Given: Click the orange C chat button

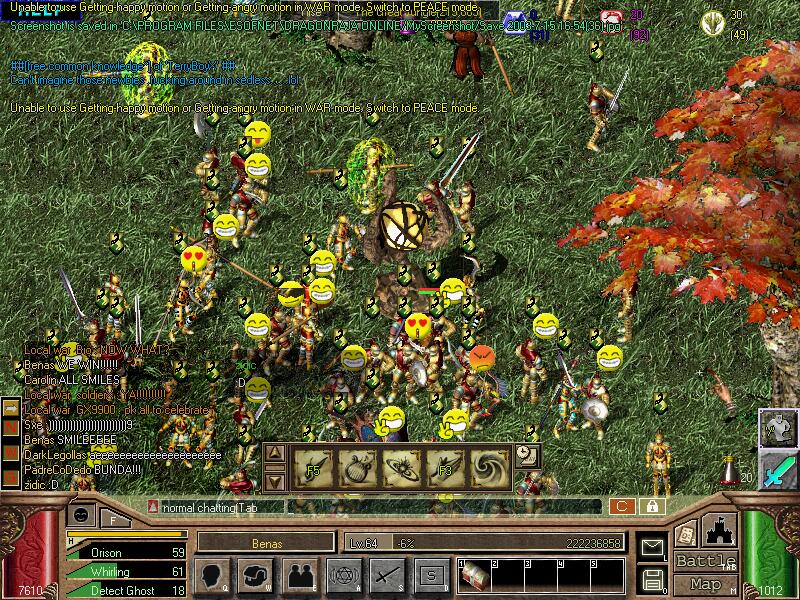Looking at the screenshot, I should coord(622,507).
